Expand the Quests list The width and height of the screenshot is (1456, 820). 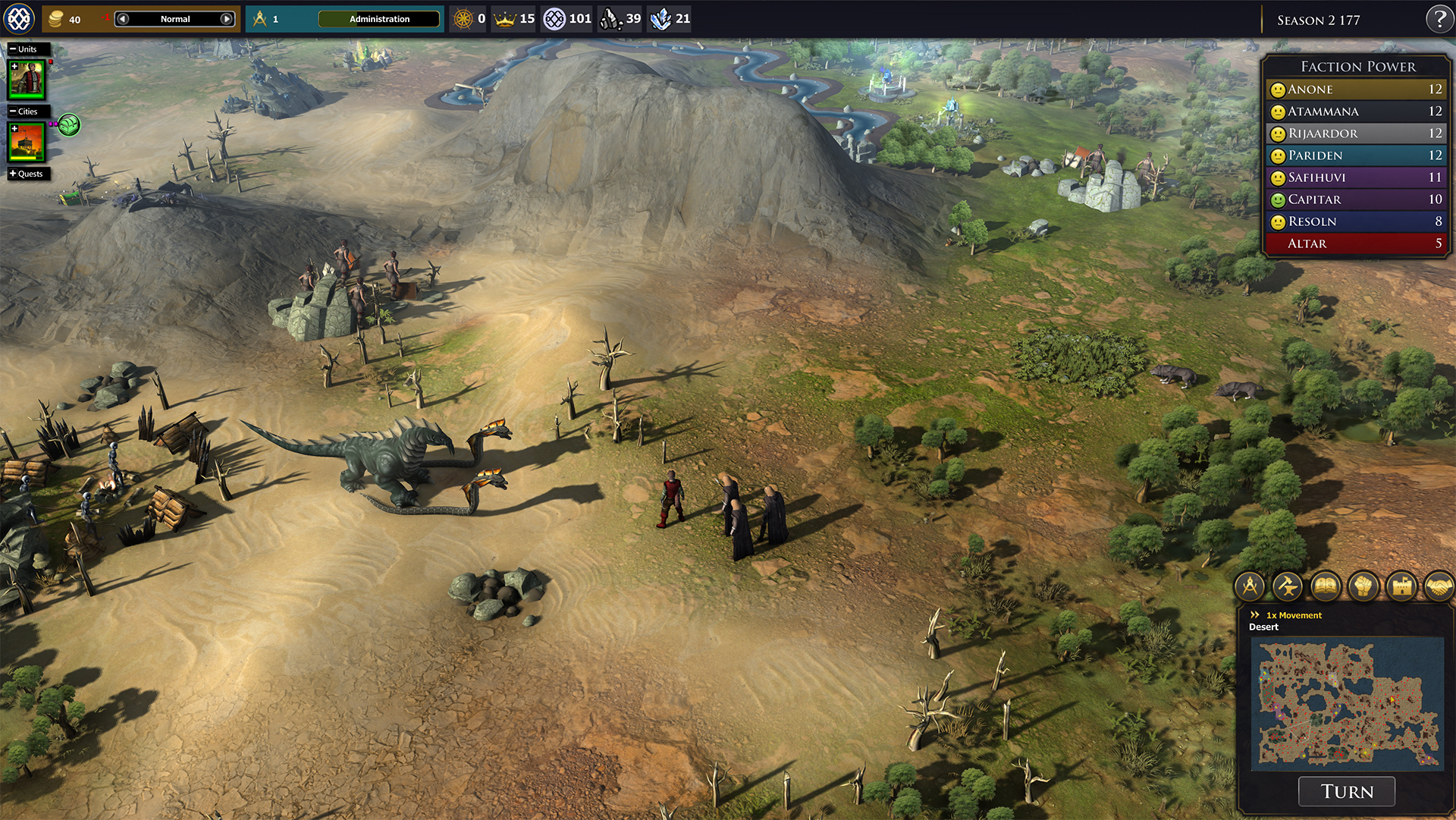[x=13, y=174]
